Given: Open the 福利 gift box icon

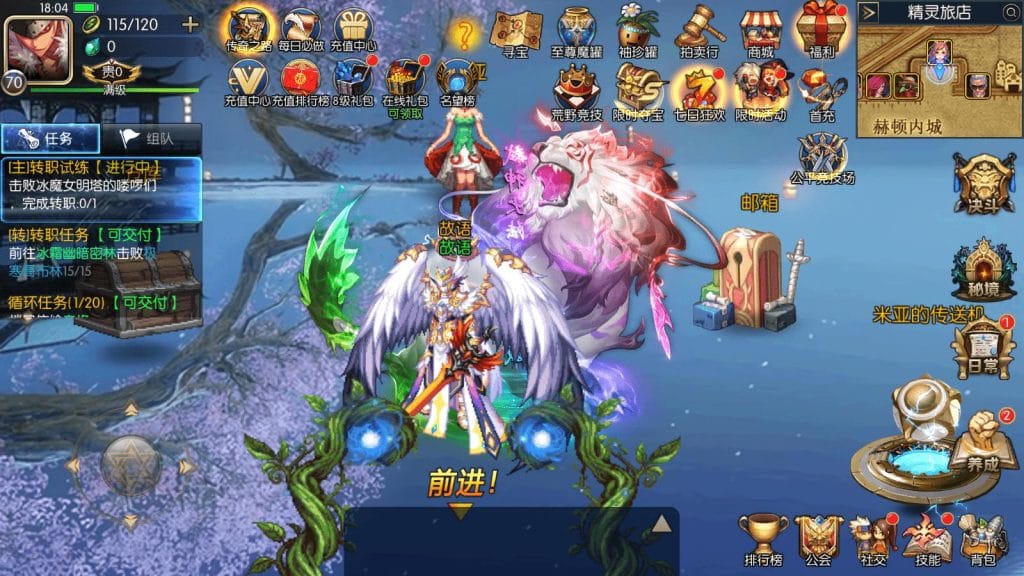Looking at the screenshot, I should (820, 30).
